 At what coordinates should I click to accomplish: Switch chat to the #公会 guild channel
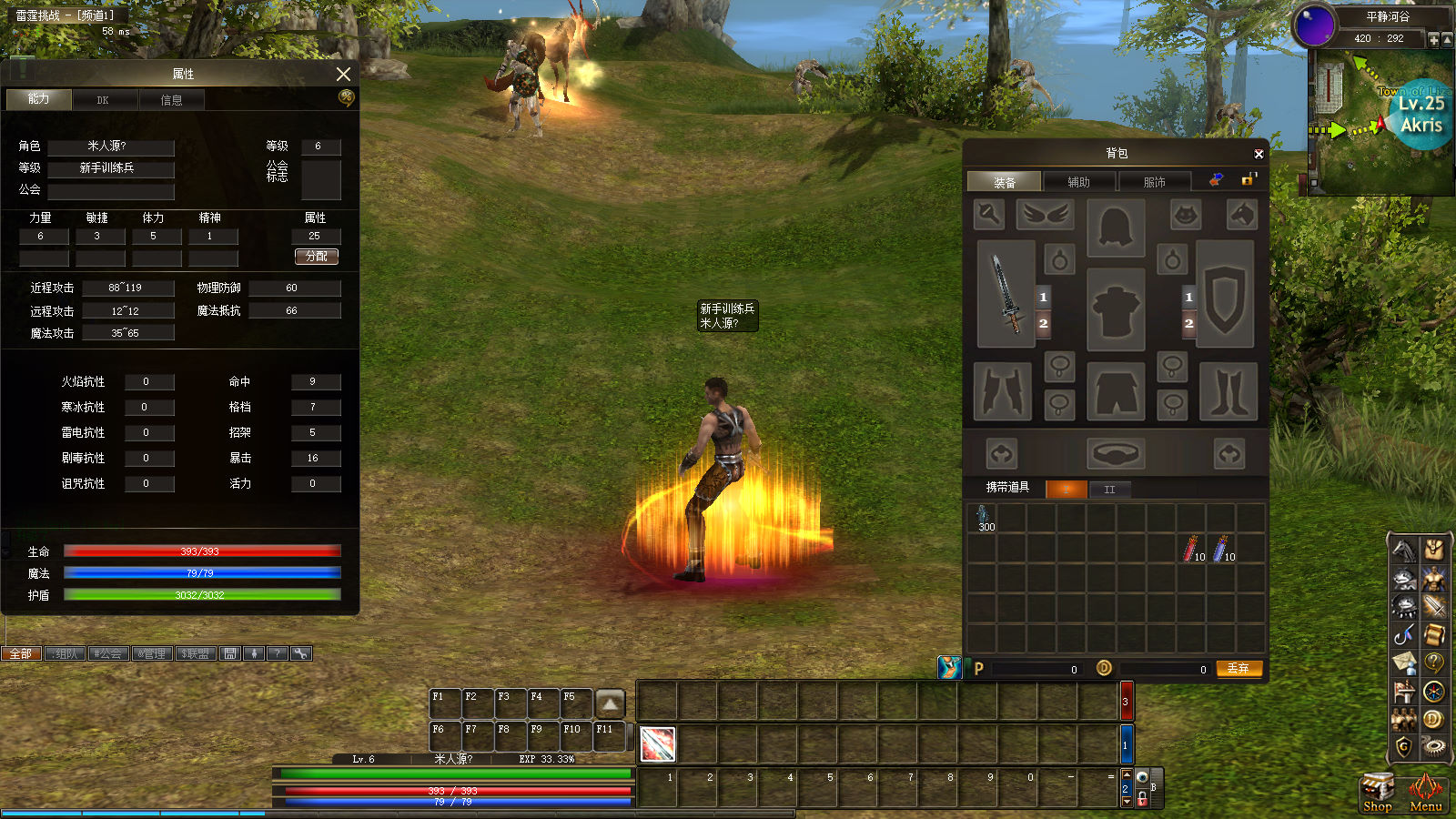coord(107,653)
